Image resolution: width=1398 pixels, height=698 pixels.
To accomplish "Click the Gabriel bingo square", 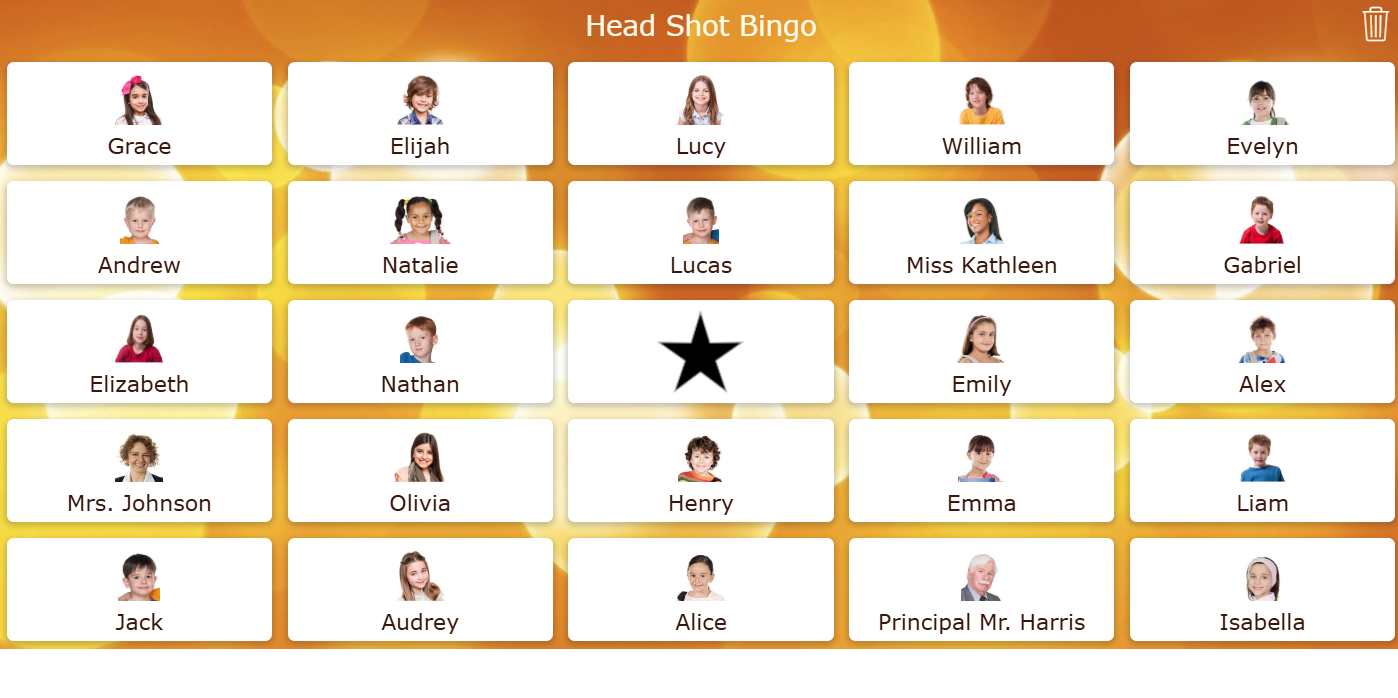I will [1262, 233].
